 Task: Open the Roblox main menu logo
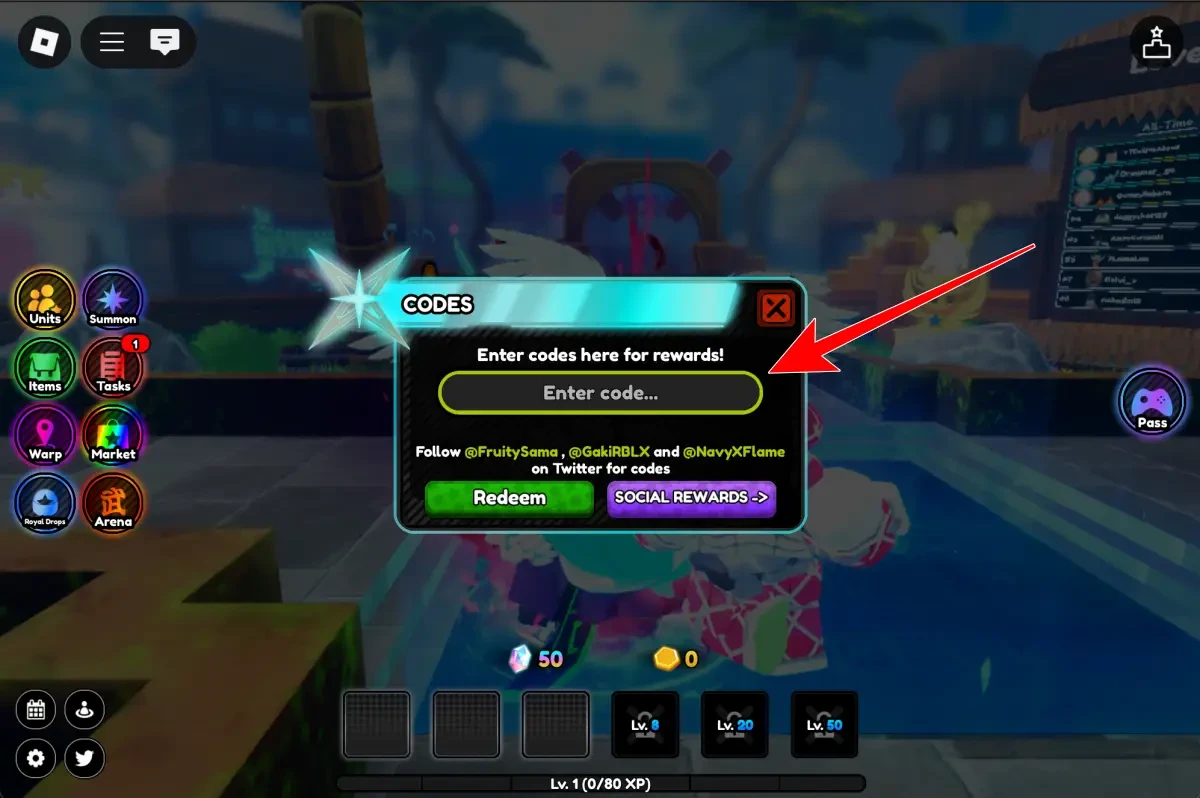(x=44, y=43)
